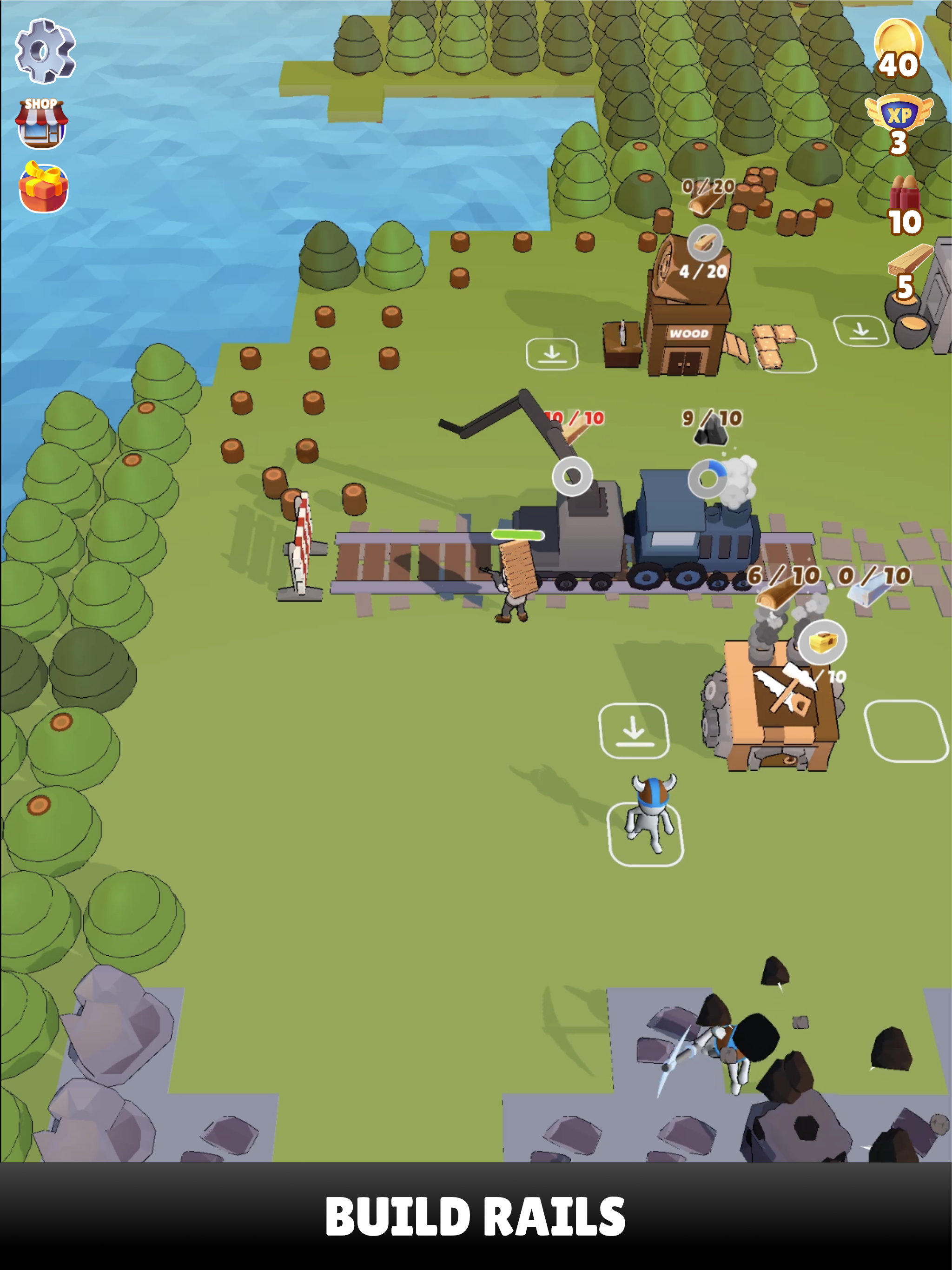Select the ammo resource icon

tap(904, 198)
